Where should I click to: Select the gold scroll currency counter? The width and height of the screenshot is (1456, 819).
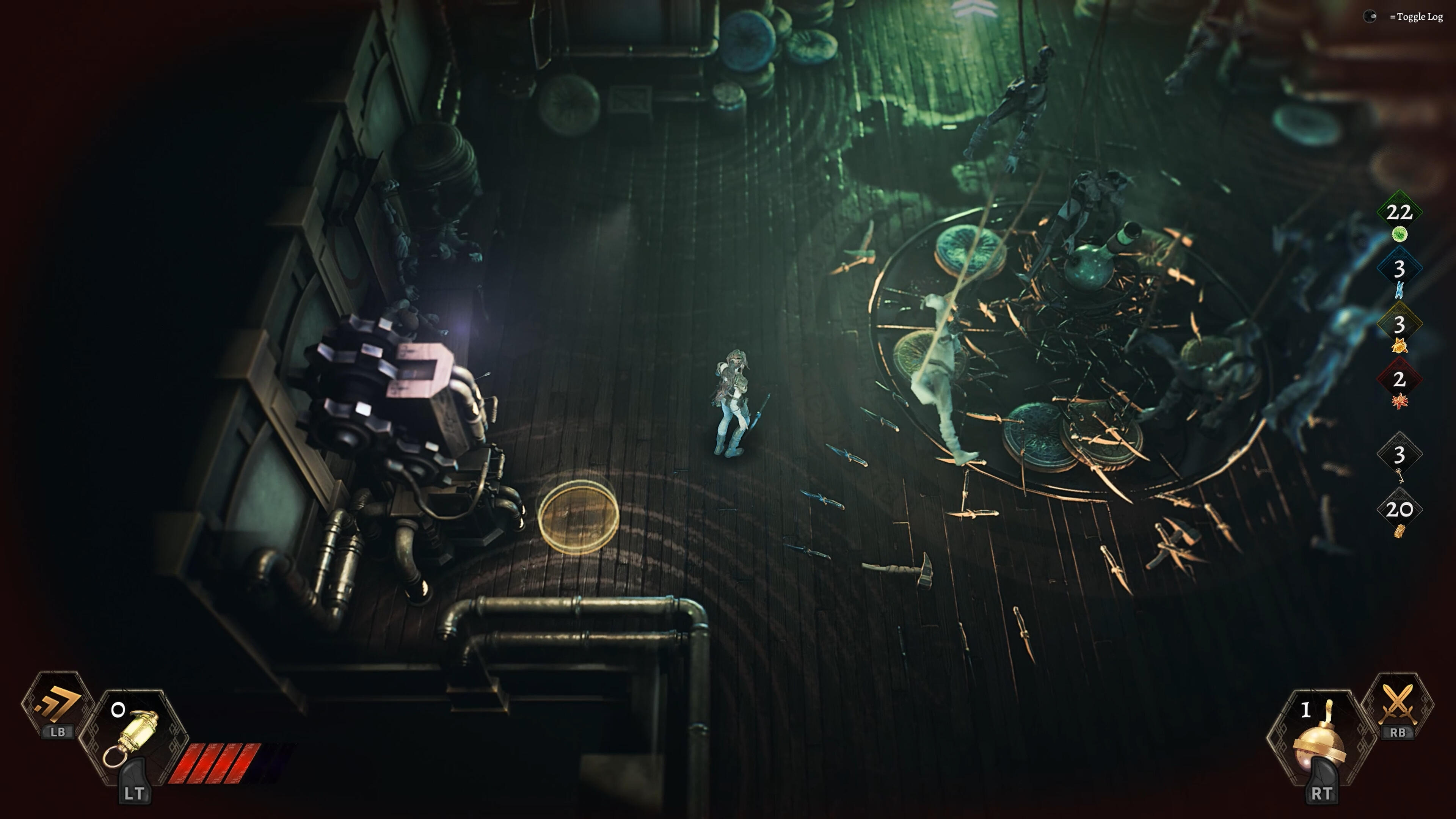pyautogui.click(x=1399, y=516)
